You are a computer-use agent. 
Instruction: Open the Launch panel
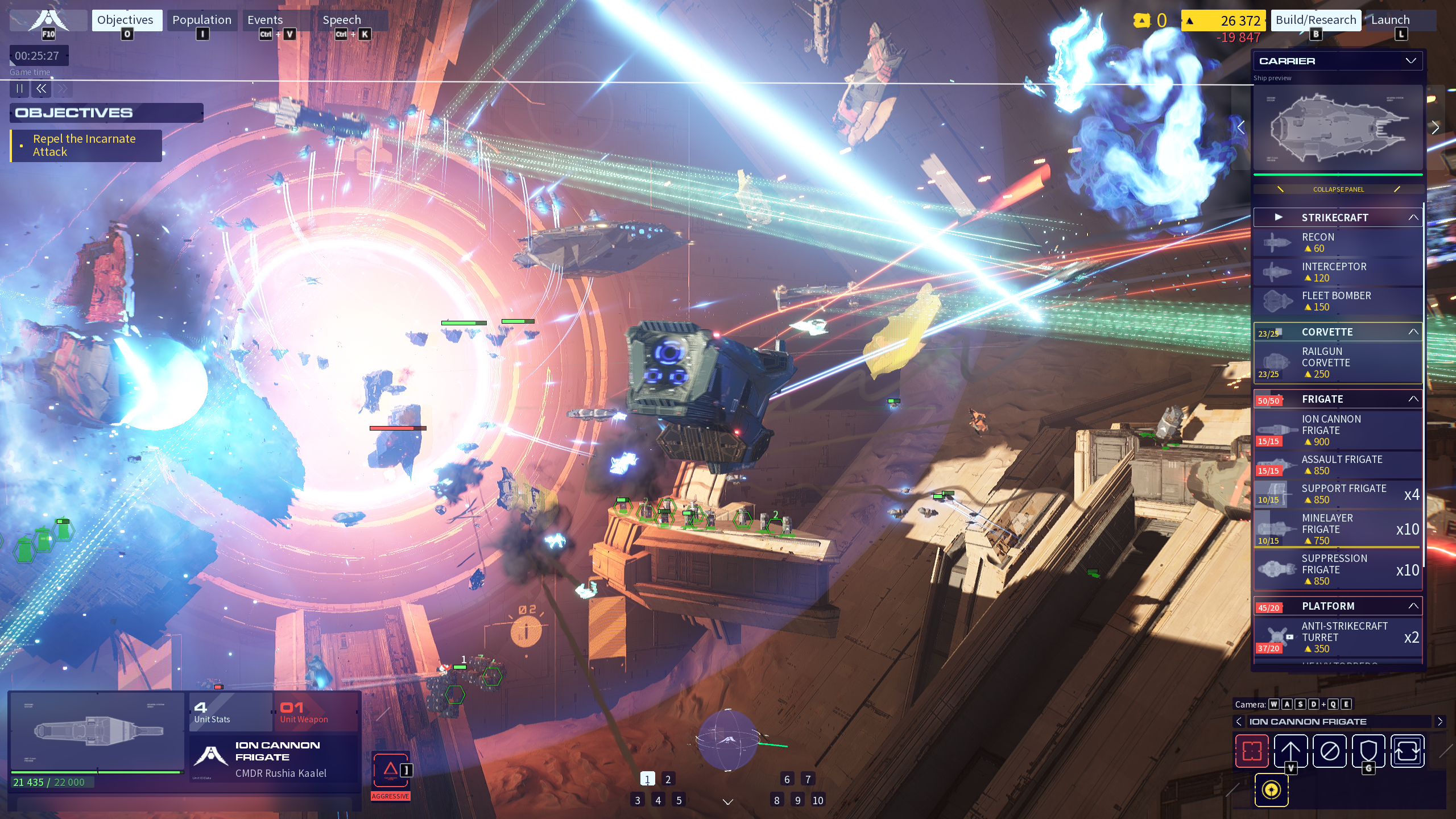click(1390, 20)
